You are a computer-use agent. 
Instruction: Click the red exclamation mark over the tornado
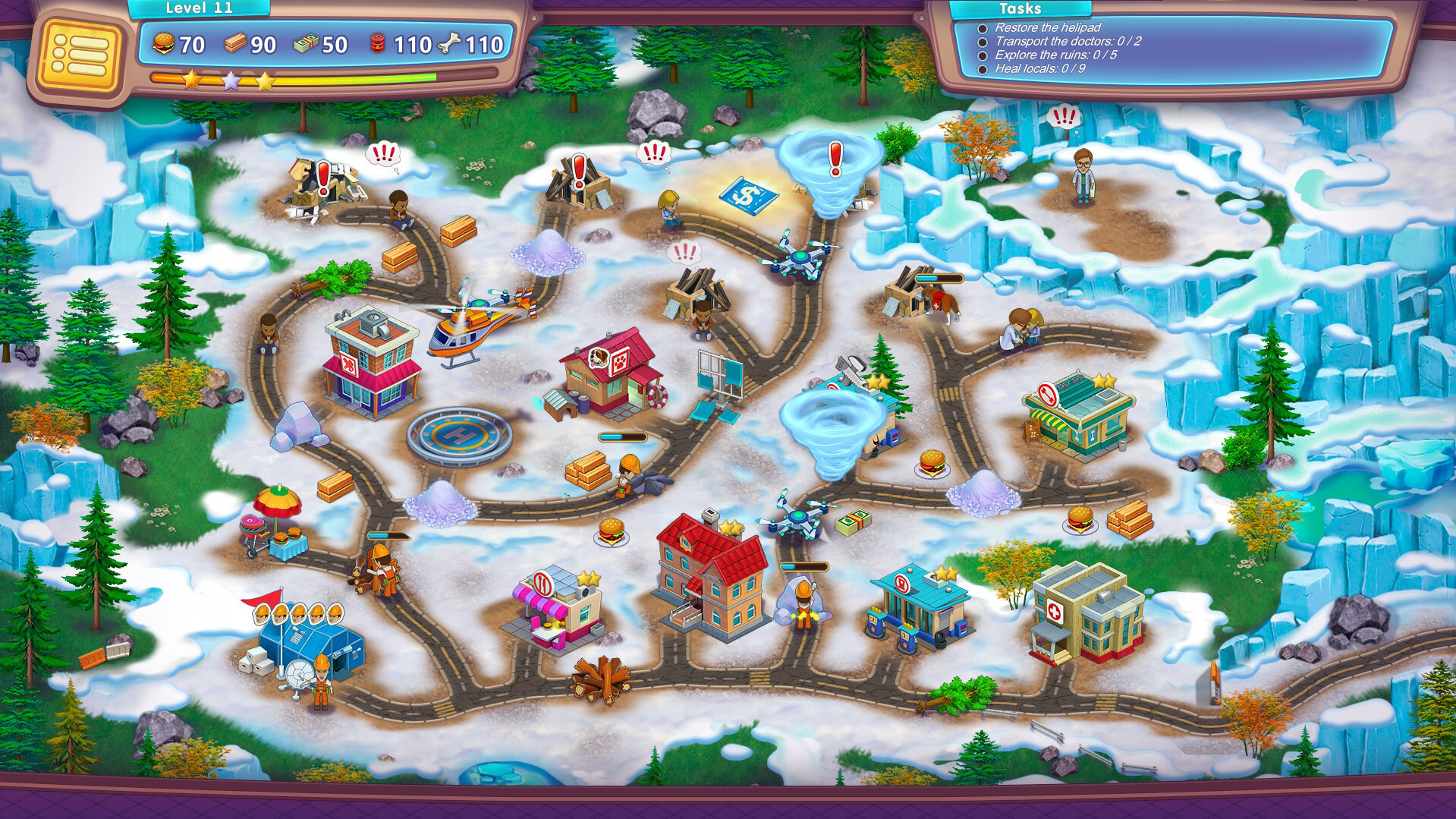835,158
